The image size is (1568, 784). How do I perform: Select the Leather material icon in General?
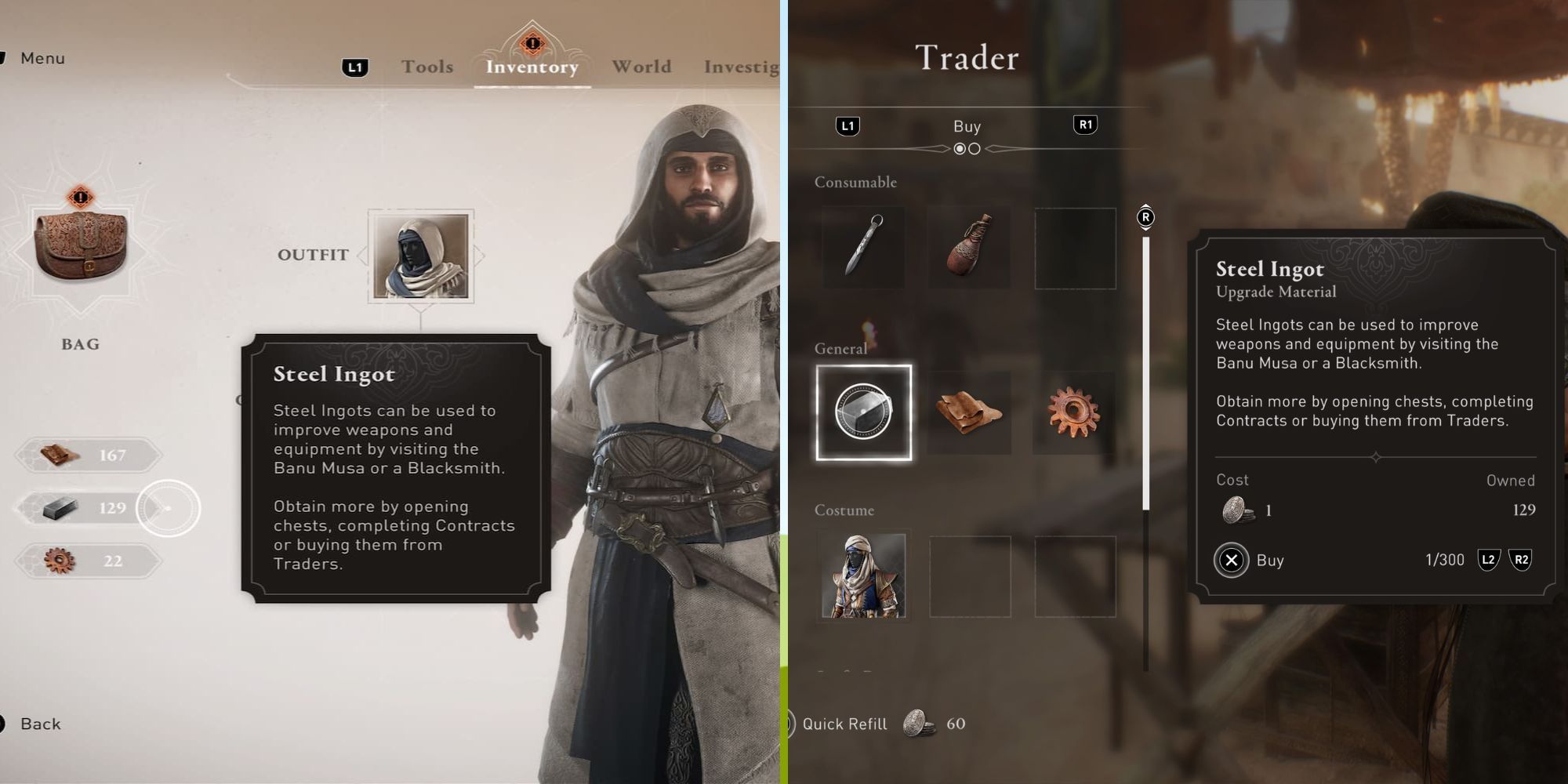coord(969,413)
